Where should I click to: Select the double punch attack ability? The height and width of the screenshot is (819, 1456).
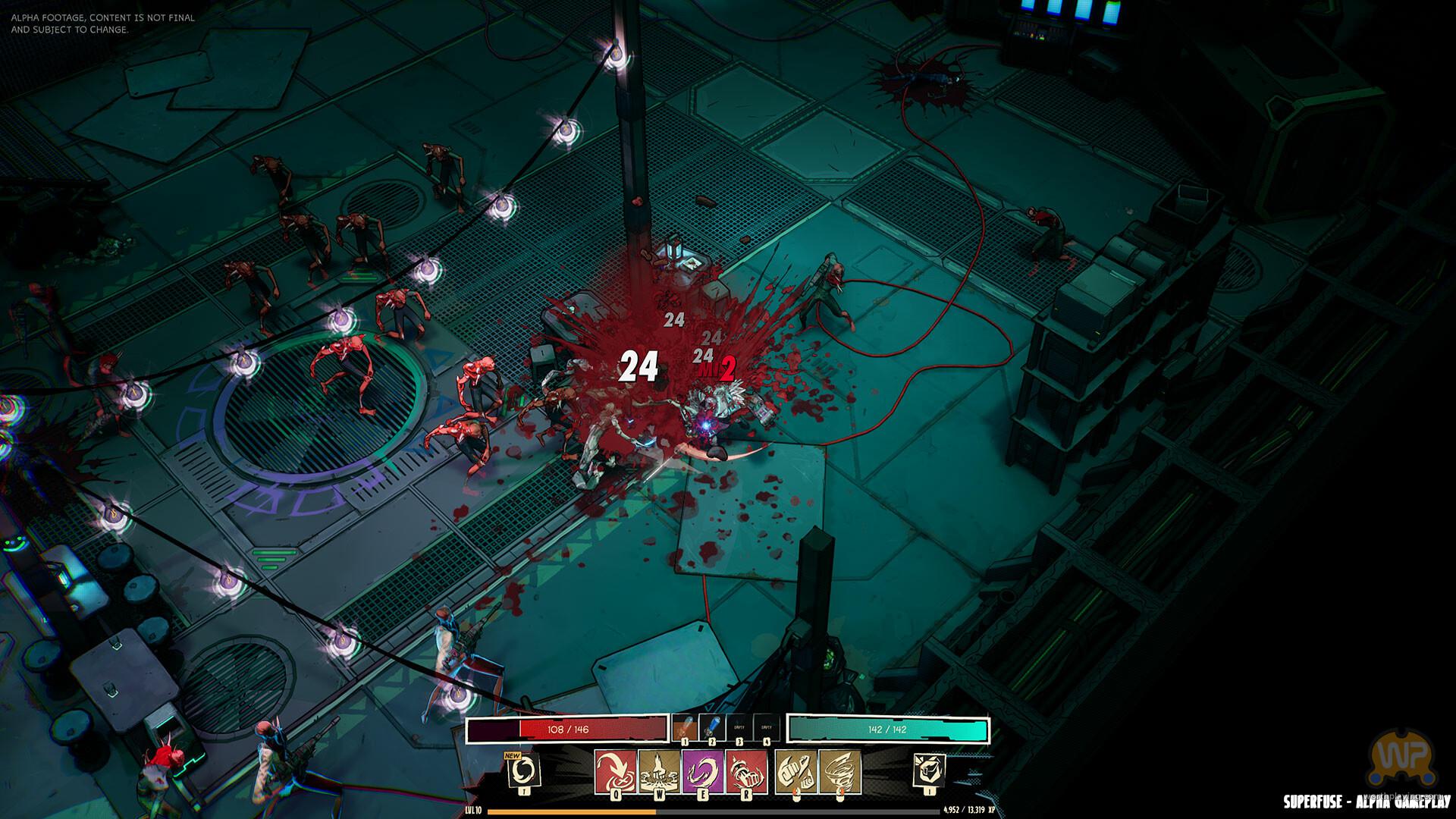pos(796,771)
